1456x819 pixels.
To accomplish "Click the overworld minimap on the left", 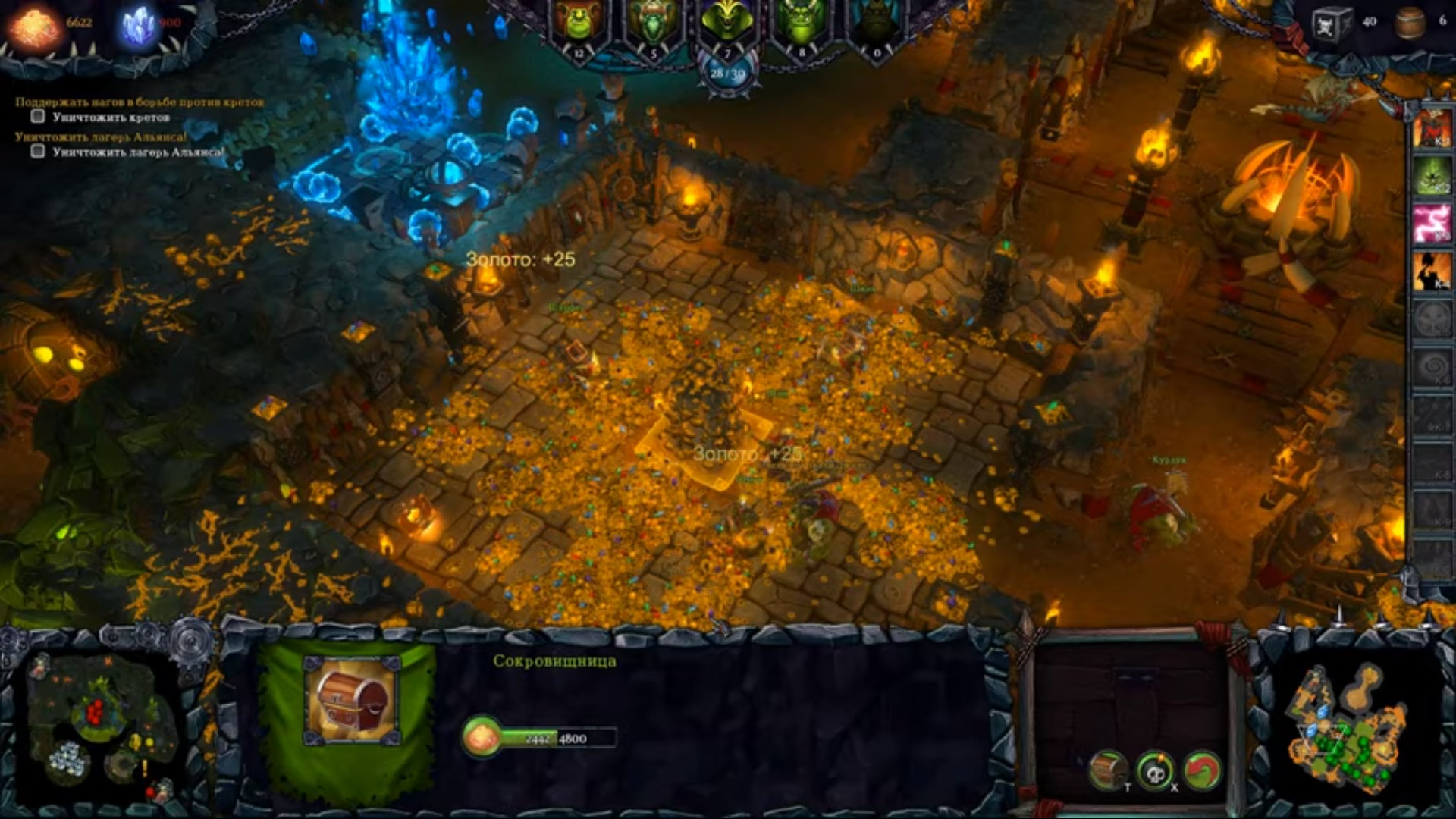I will point(99,724).
